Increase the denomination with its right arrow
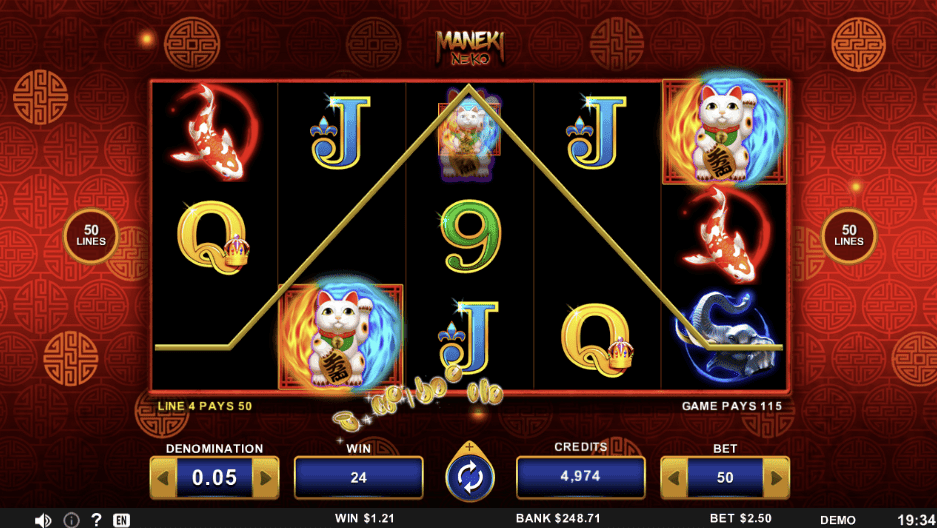Screen dimensions: 937x528 pos(265,478)
